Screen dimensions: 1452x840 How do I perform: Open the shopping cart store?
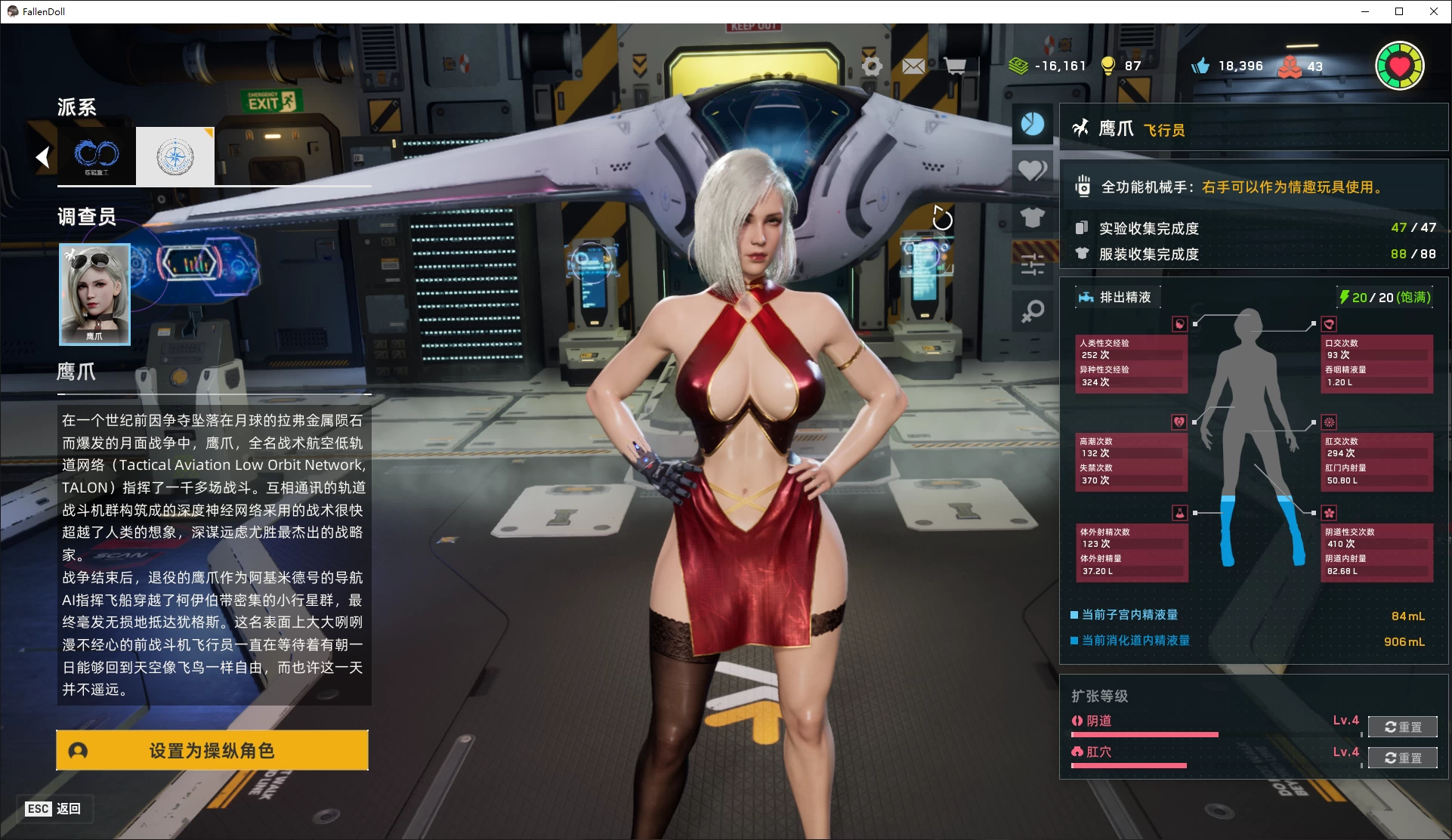(x=955, y=66)
